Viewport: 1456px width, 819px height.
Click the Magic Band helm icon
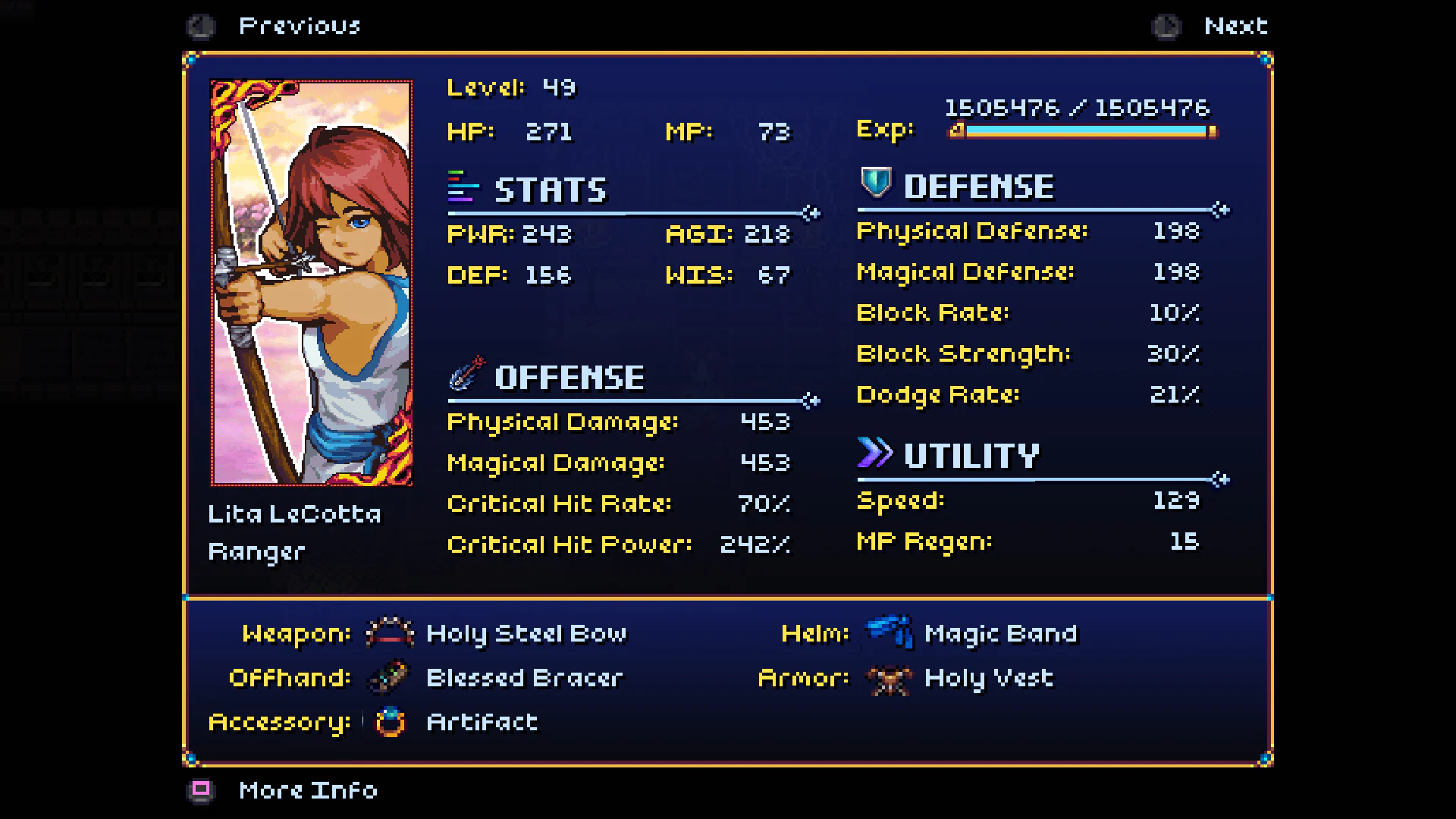(x=887, y=633)
